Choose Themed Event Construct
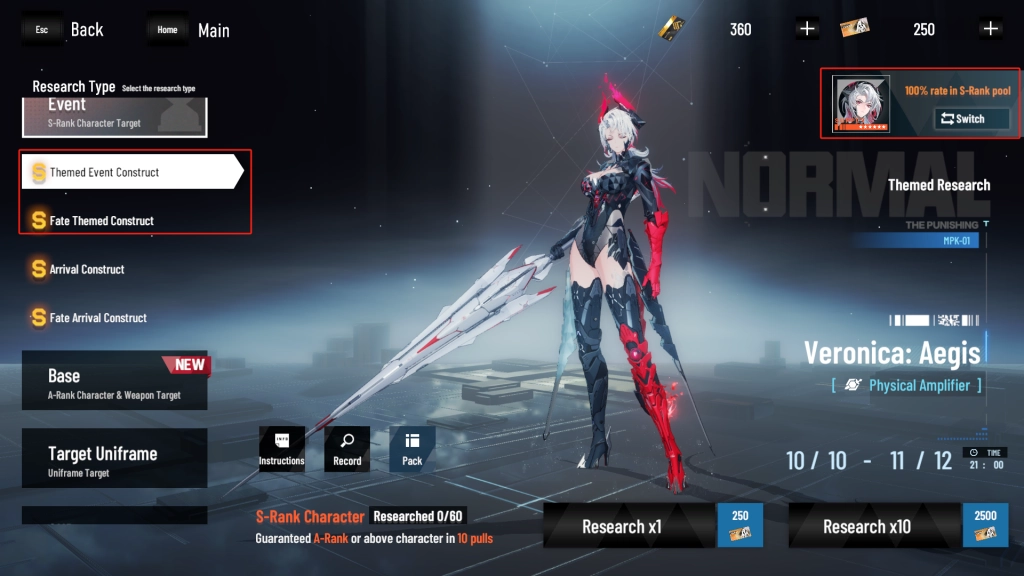The image size is (1024, 576). 130,172
